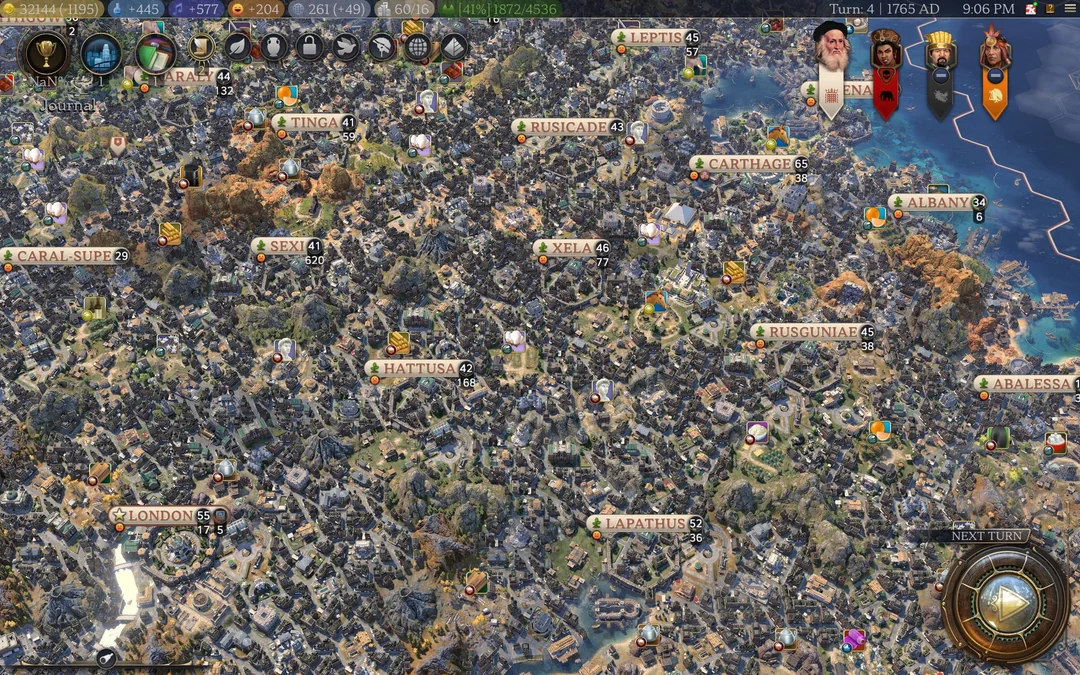Viewport: 1080px width, 675px height.
Task: Select the white-bearded leader portrait
Action: pos(831,50)
